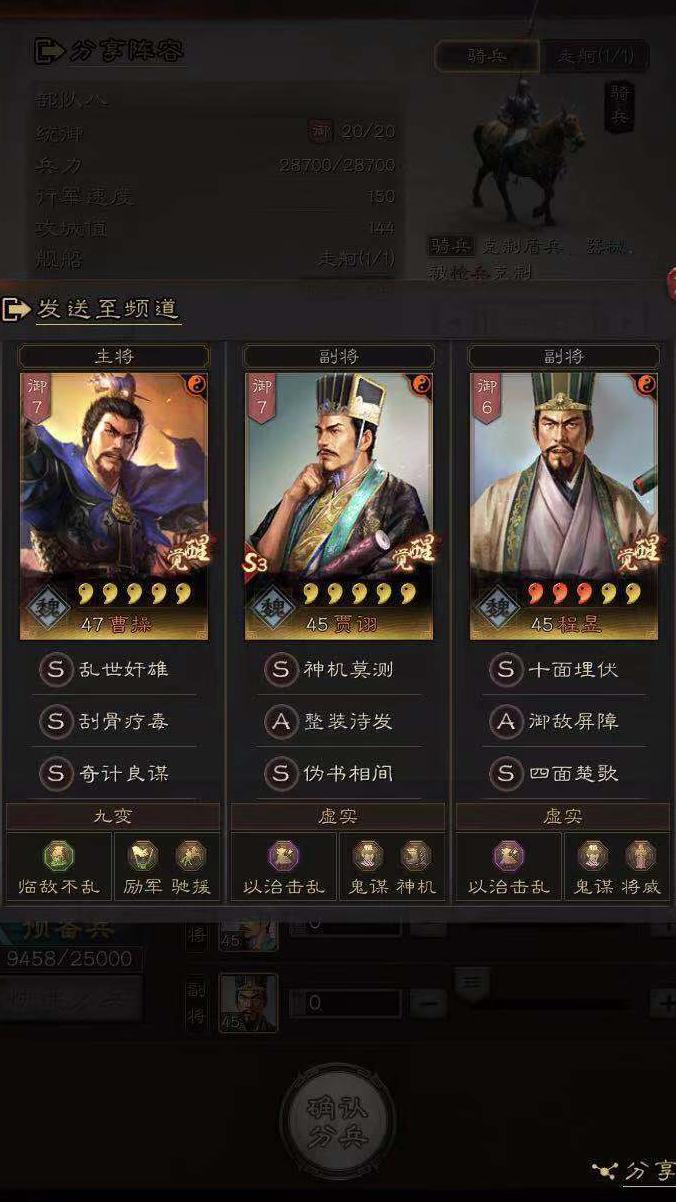Select the 程昱 general card
Viewport: 676px width, 1202px height.
564,505
